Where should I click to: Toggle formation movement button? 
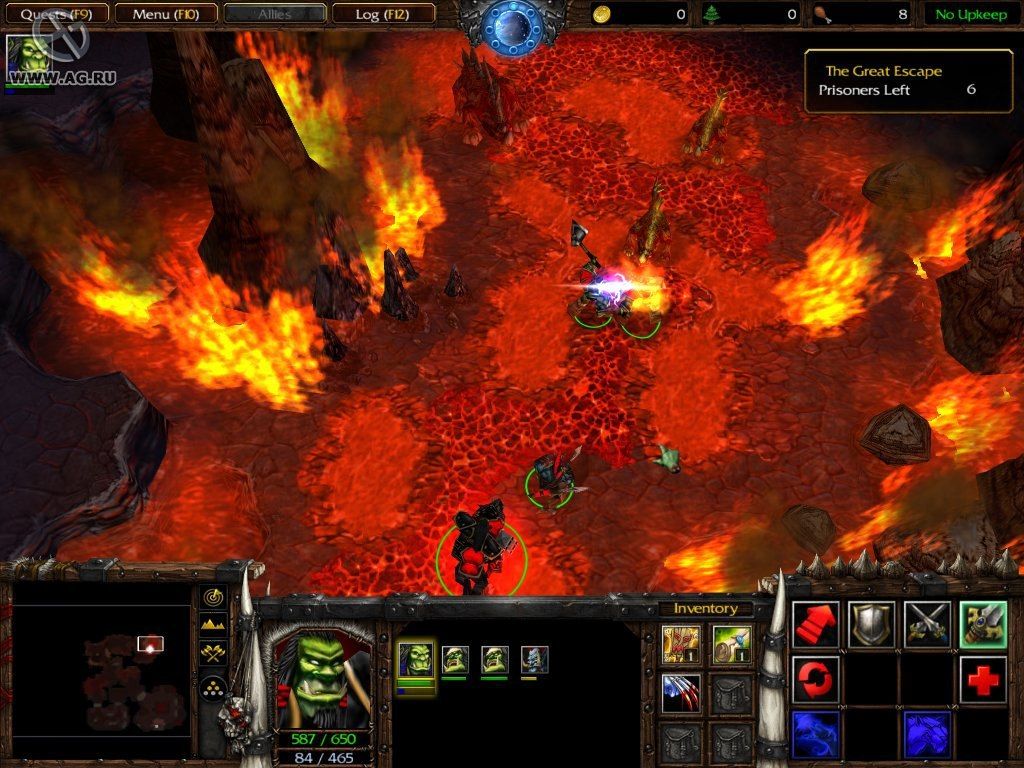coord(213,687)
